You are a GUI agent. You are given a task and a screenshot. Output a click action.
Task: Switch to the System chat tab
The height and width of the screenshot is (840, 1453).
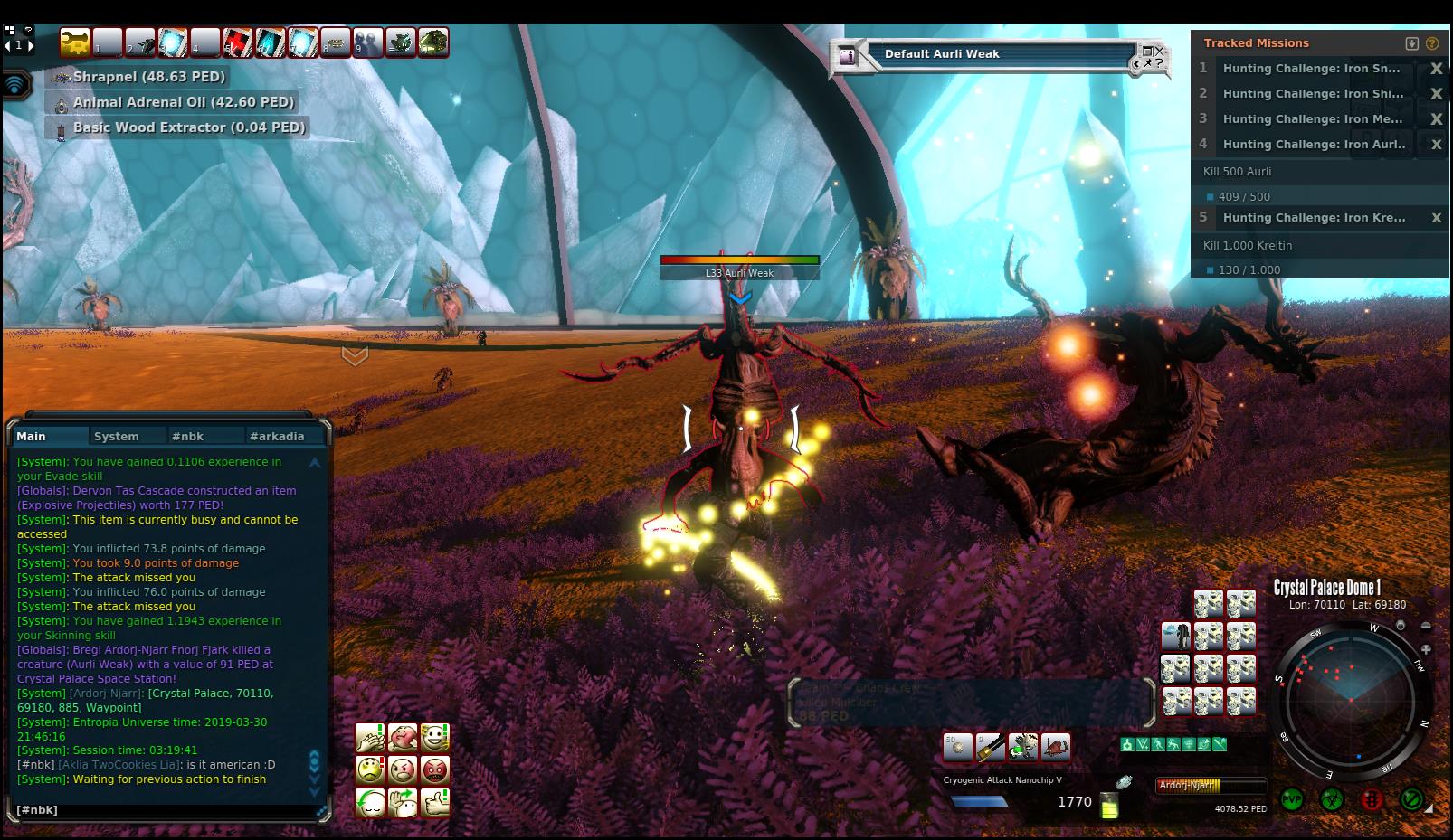point(117,436)
